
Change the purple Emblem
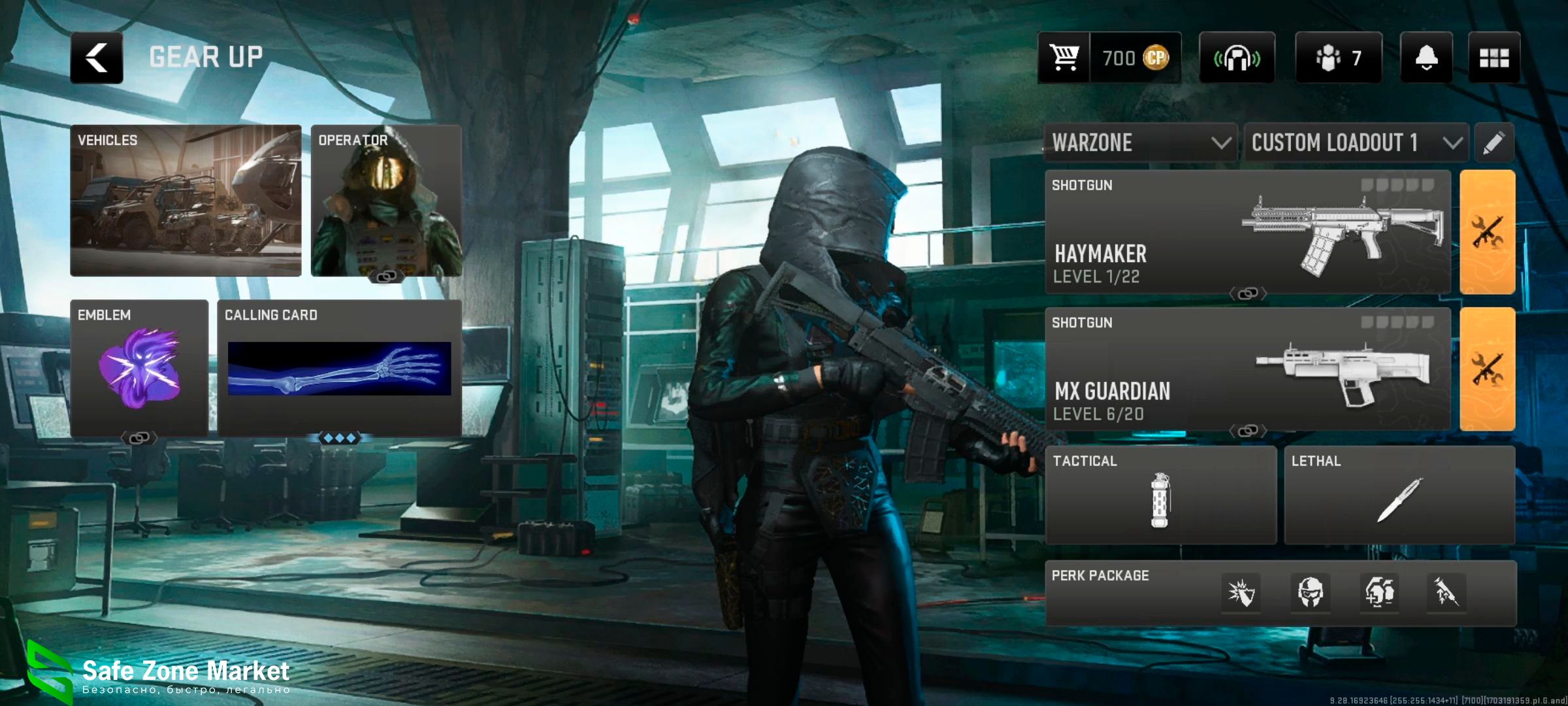pos(139,368)
